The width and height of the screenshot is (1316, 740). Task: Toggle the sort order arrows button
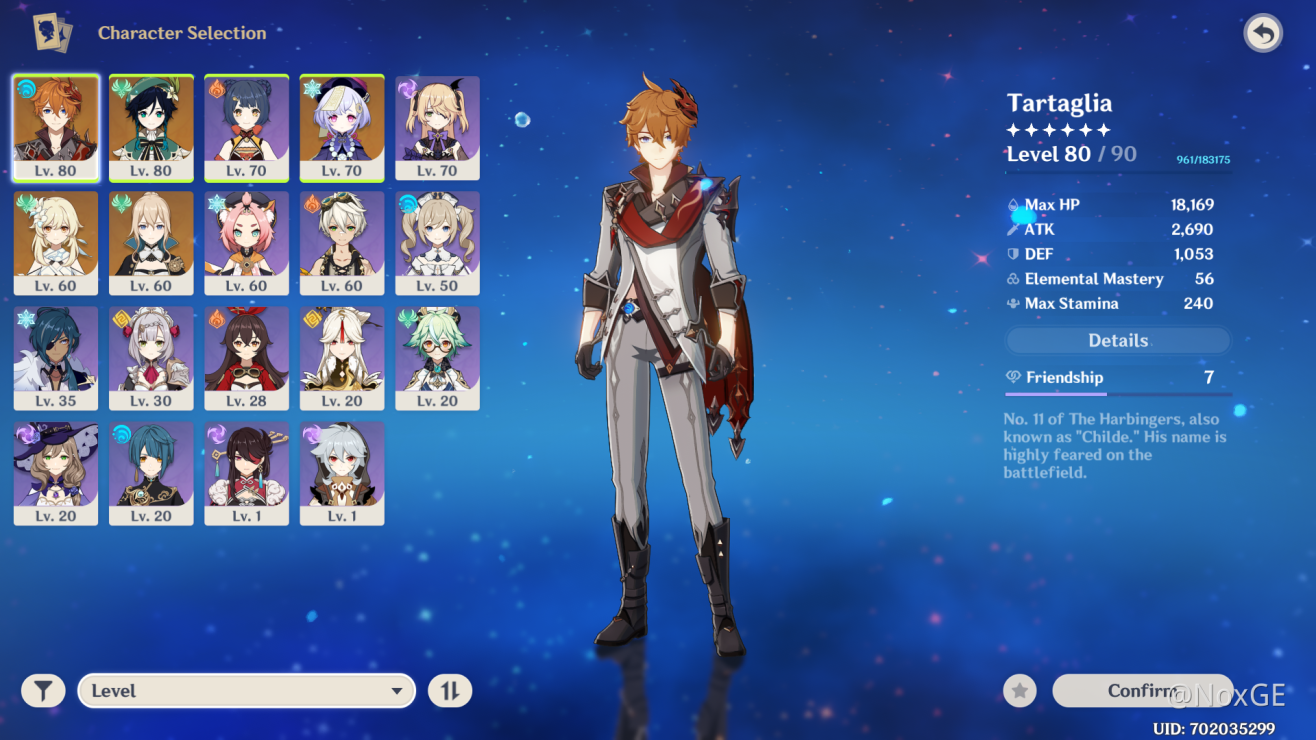[x=450, y=691]
